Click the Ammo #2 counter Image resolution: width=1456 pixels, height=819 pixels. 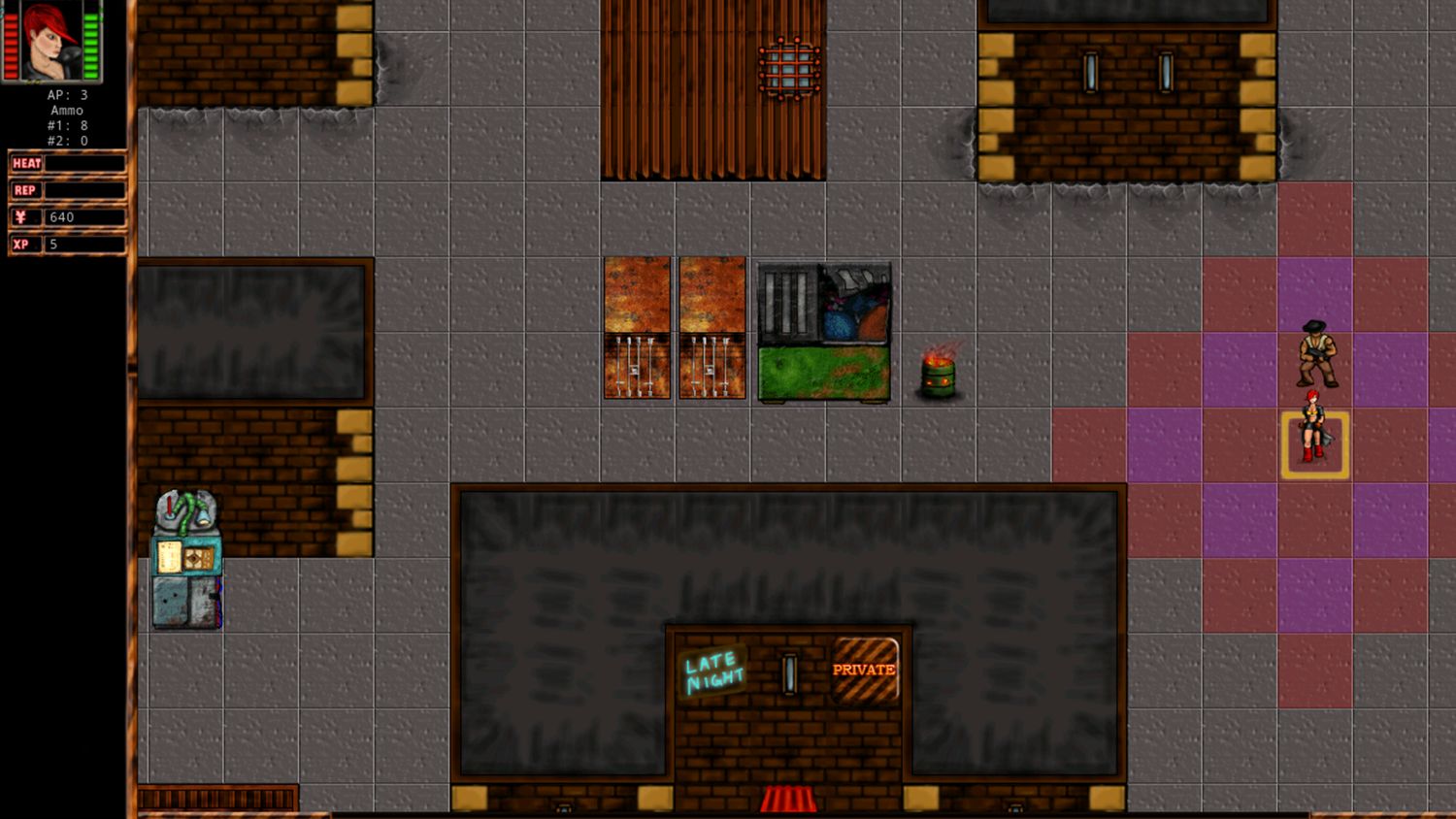(68, 139)
